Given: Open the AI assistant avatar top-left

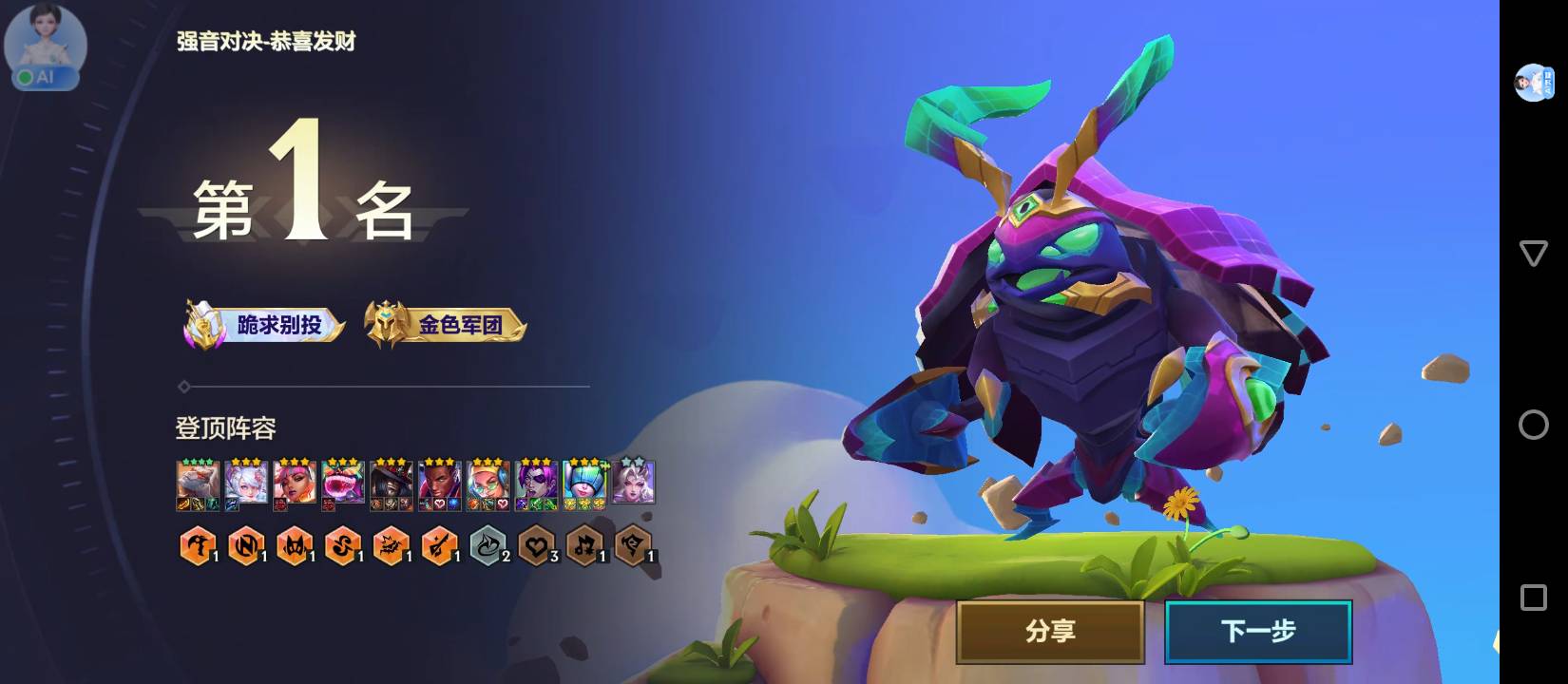Looking at the screenshot, I should point(44,47).
